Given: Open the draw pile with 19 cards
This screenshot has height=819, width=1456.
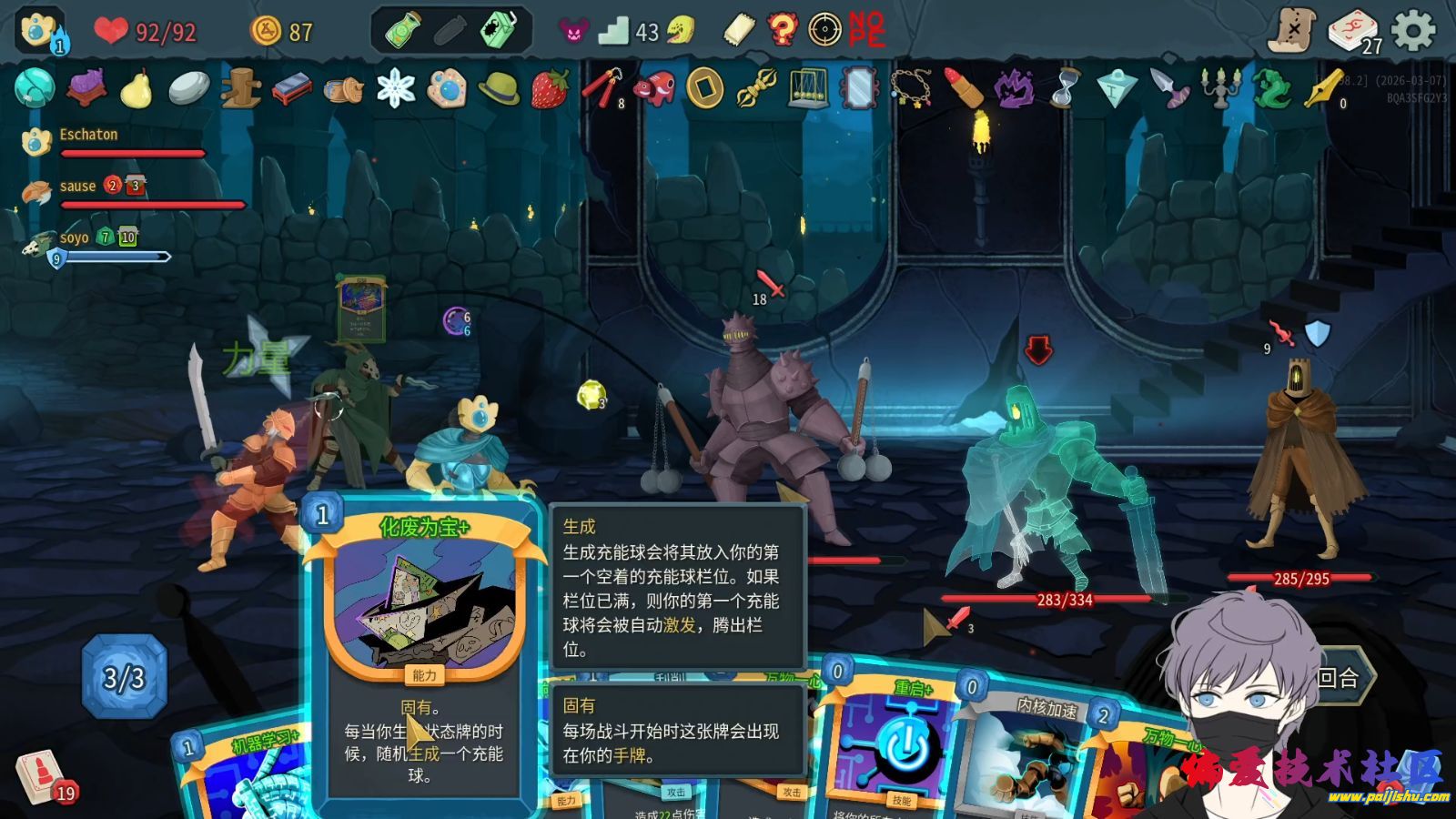Looking at the screenshot, I should click(x=41, y=776).
